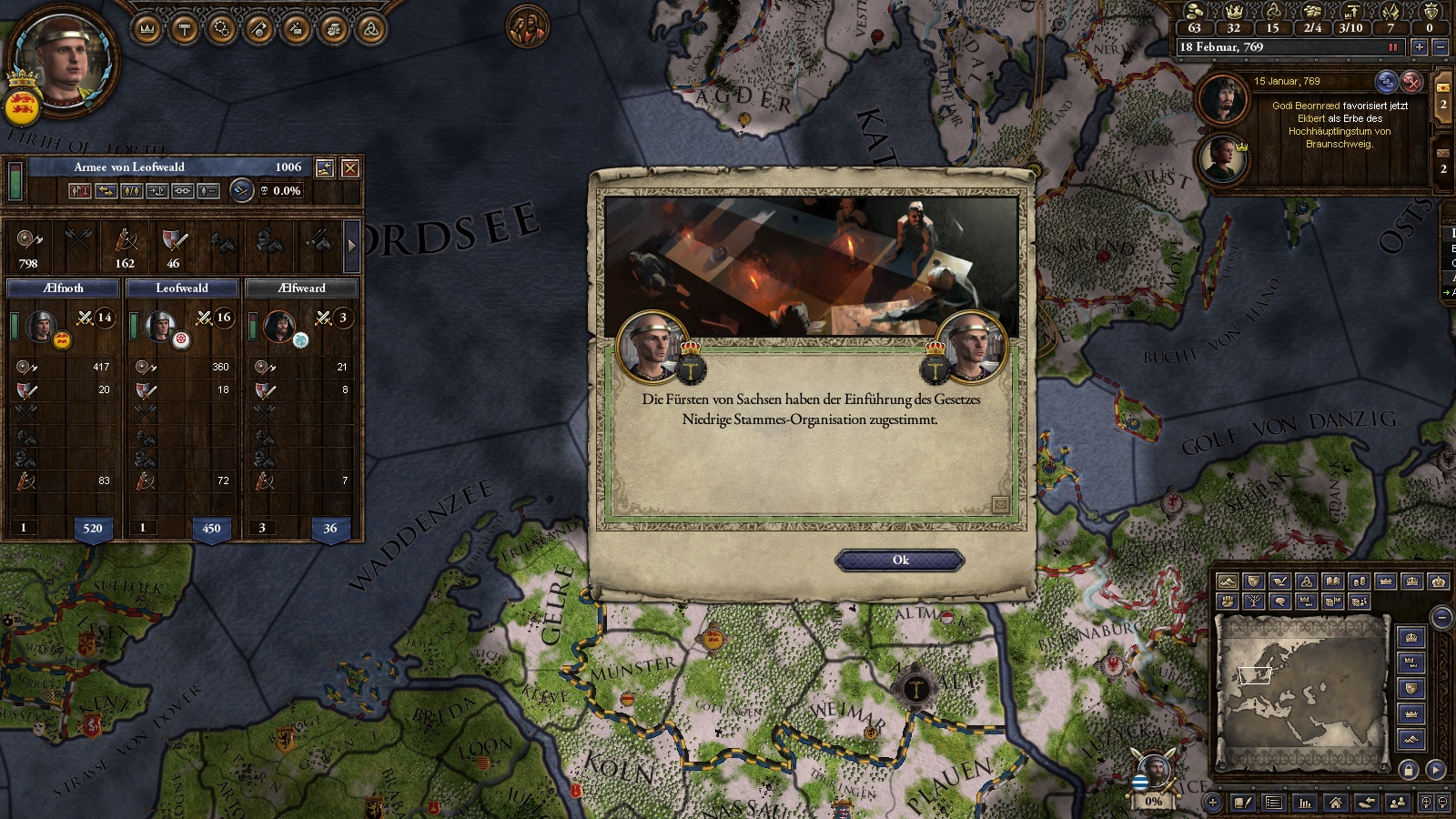Click Godi Beornræd's portrait in the notification

pyautogui.click(x=1221, y=98)
